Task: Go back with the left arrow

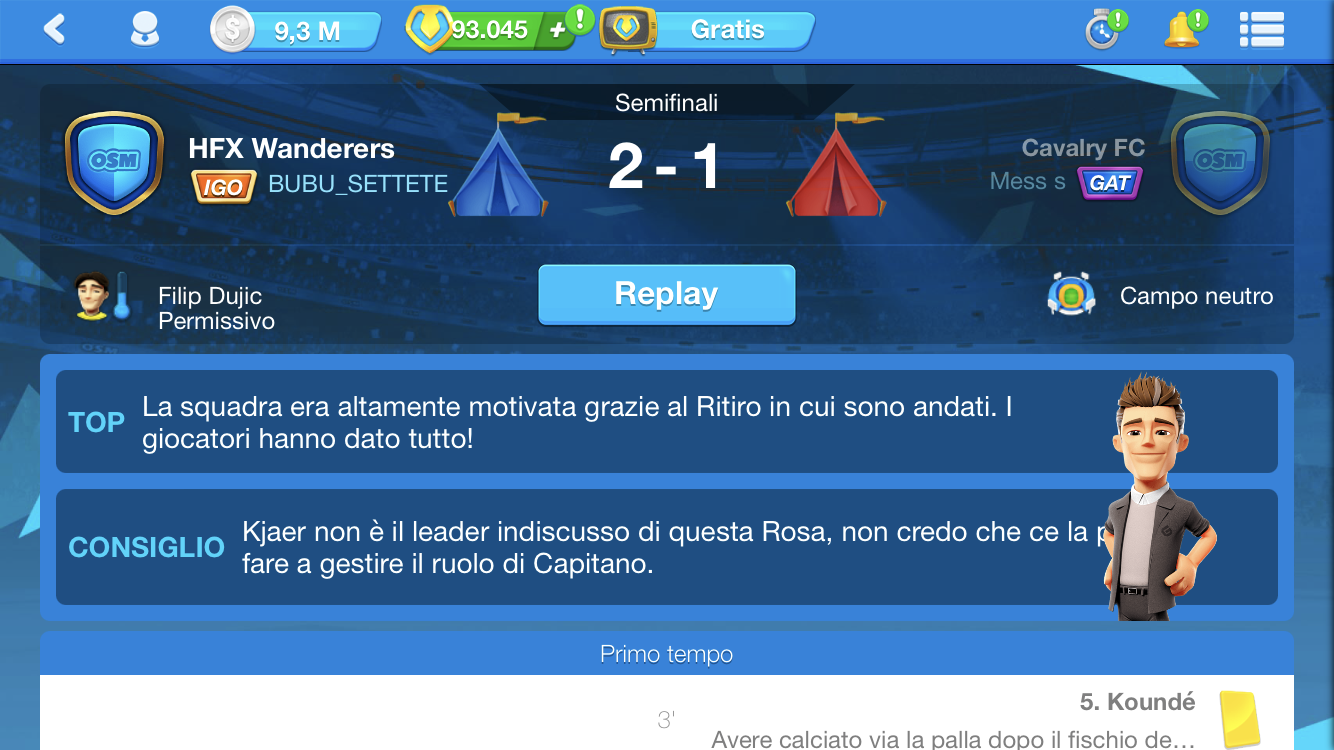Action: [x=55, y=30]
